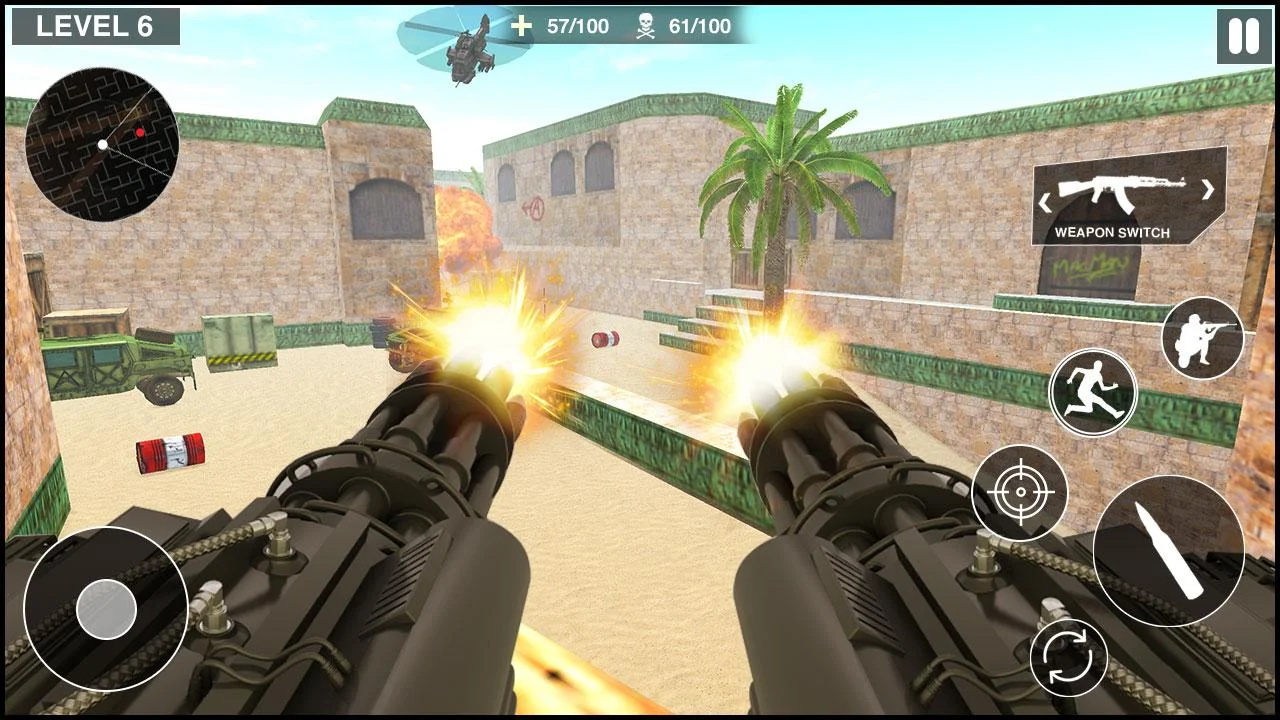Switch to the next weapon with right arrow
1280x720 pixels.
[1208, 189]
